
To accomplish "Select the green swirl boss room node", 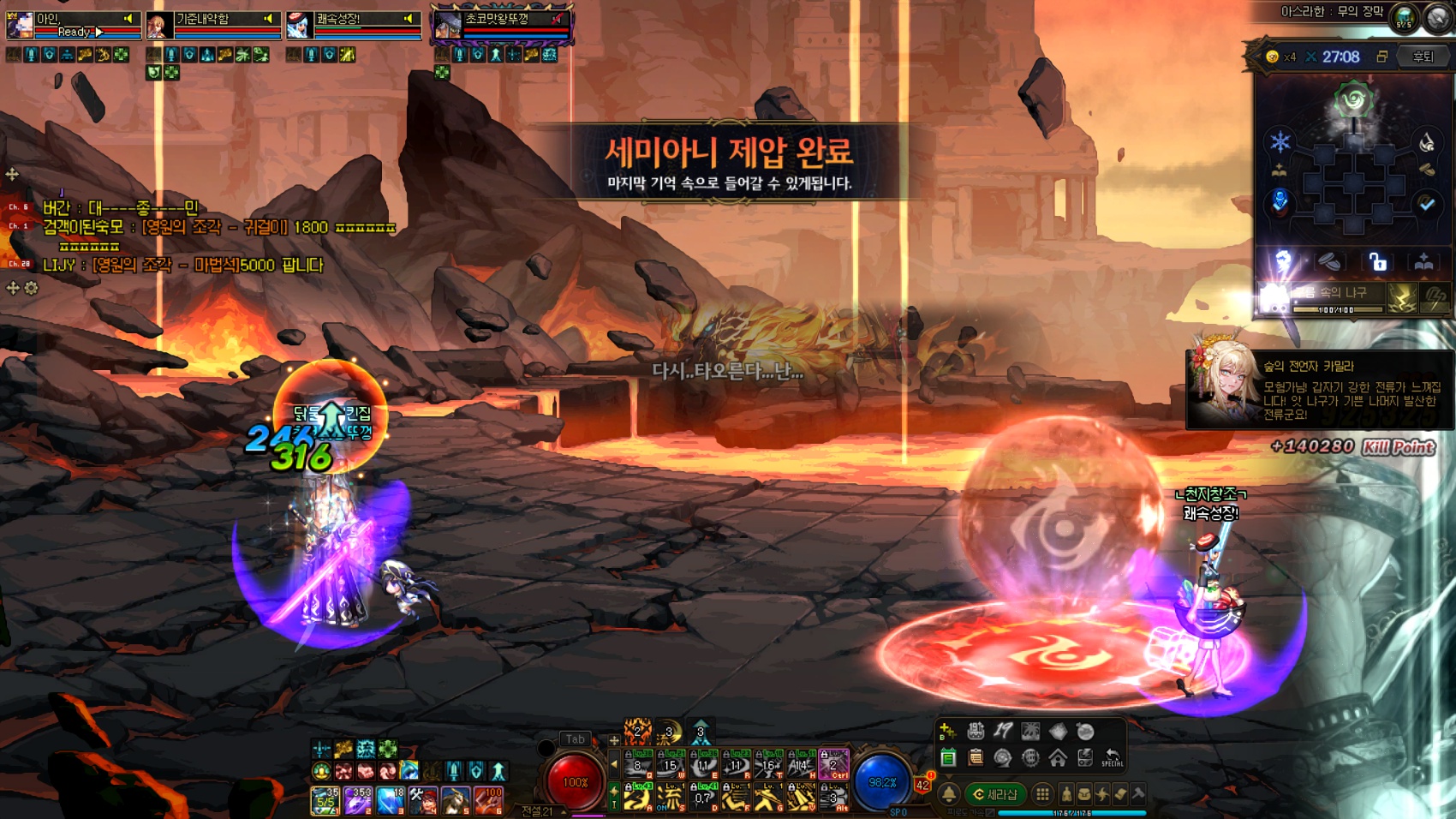I will pyautogui.click(x=1354, y=100).
